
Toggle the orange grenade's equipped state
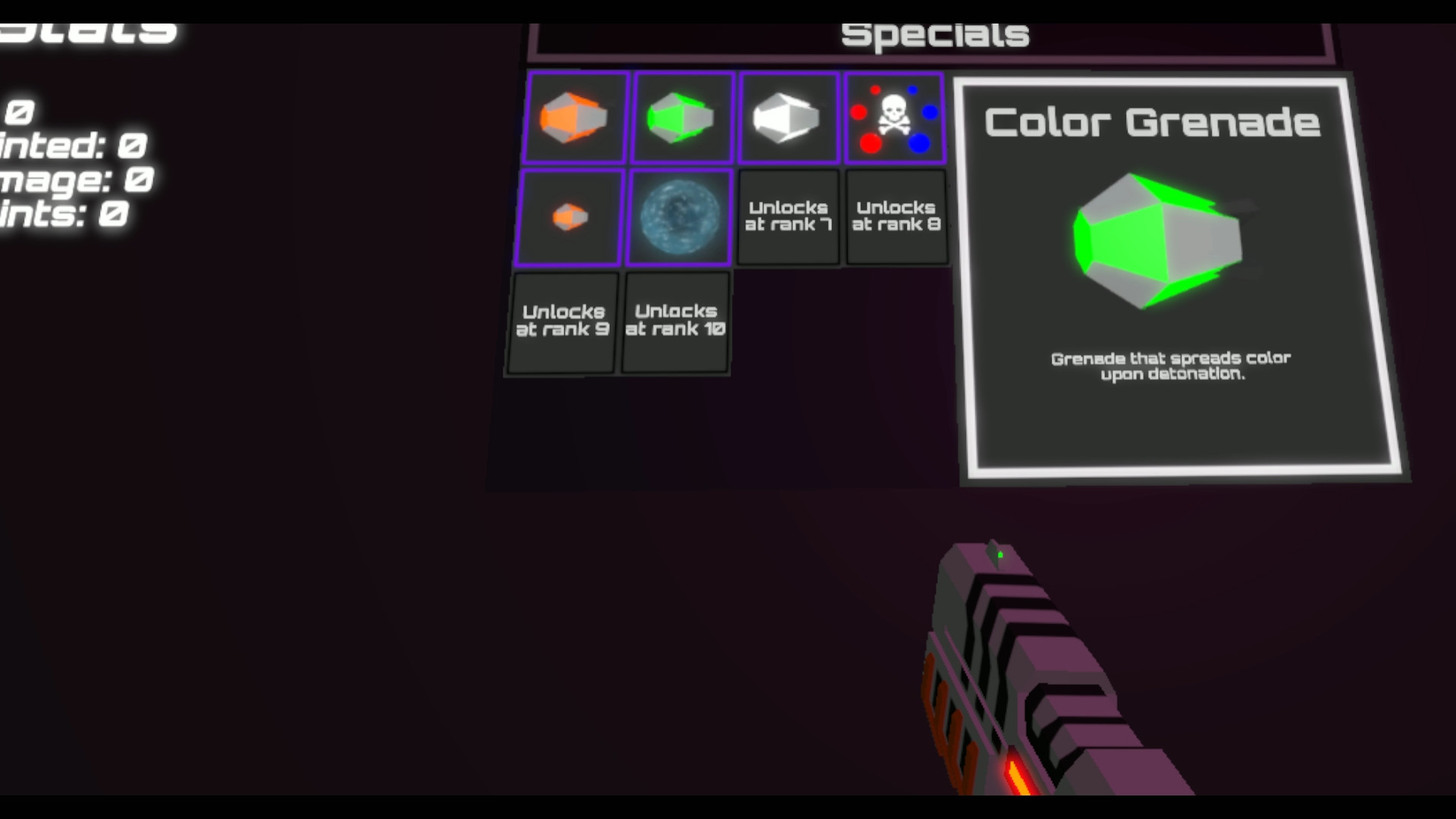pos(575,117)
